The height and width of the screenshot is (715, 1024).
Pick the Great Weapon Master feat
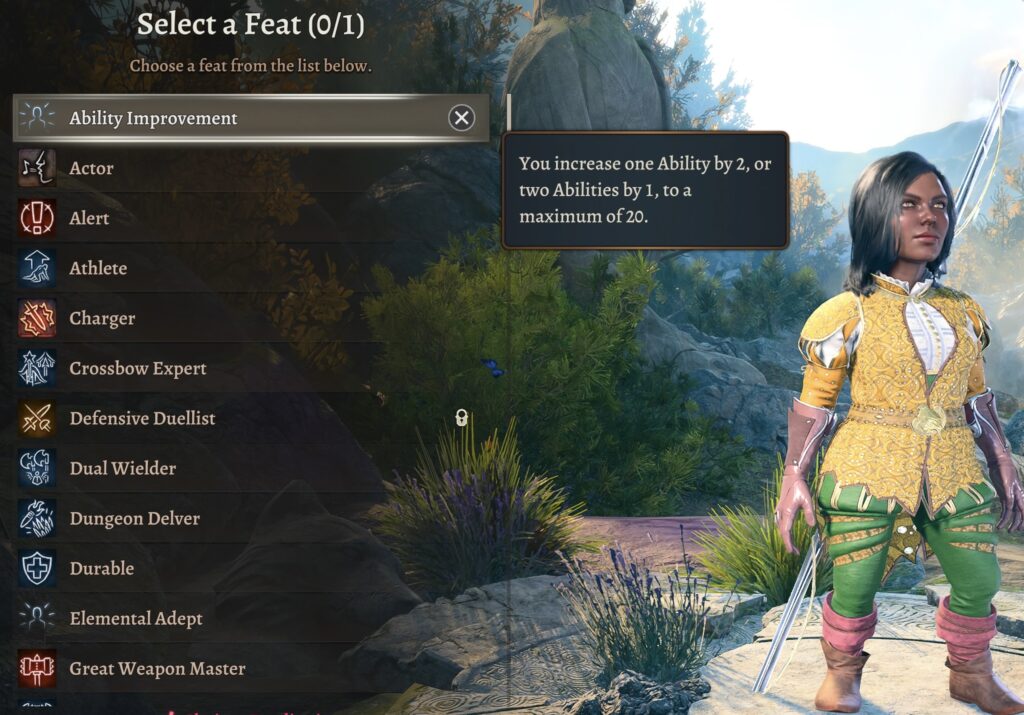point(157,668)
